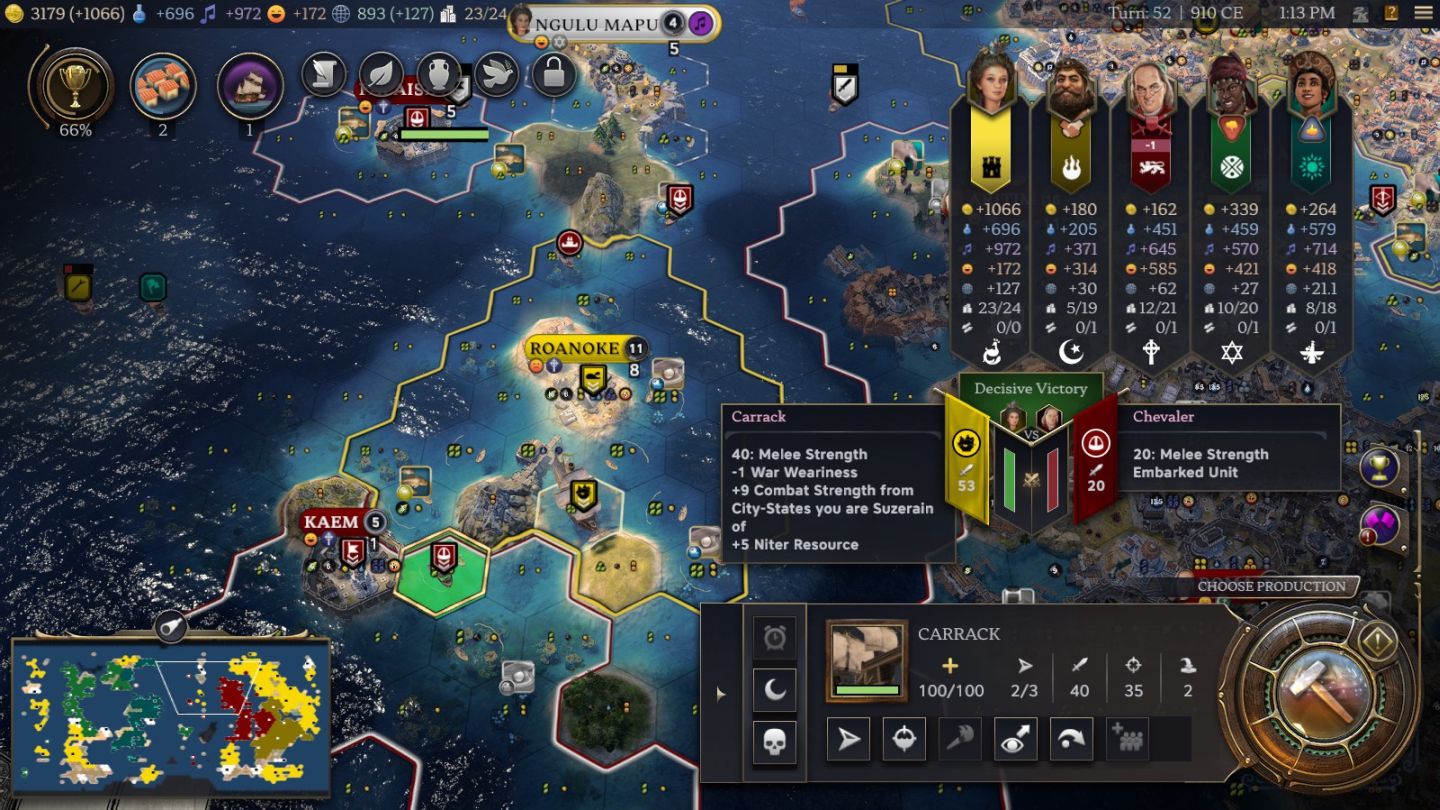Image resolution: width=1440 pixels, height=810 pixels.
Task: Activate the Carrack's ranged attack crosshair action
Action: click(904, 740)
